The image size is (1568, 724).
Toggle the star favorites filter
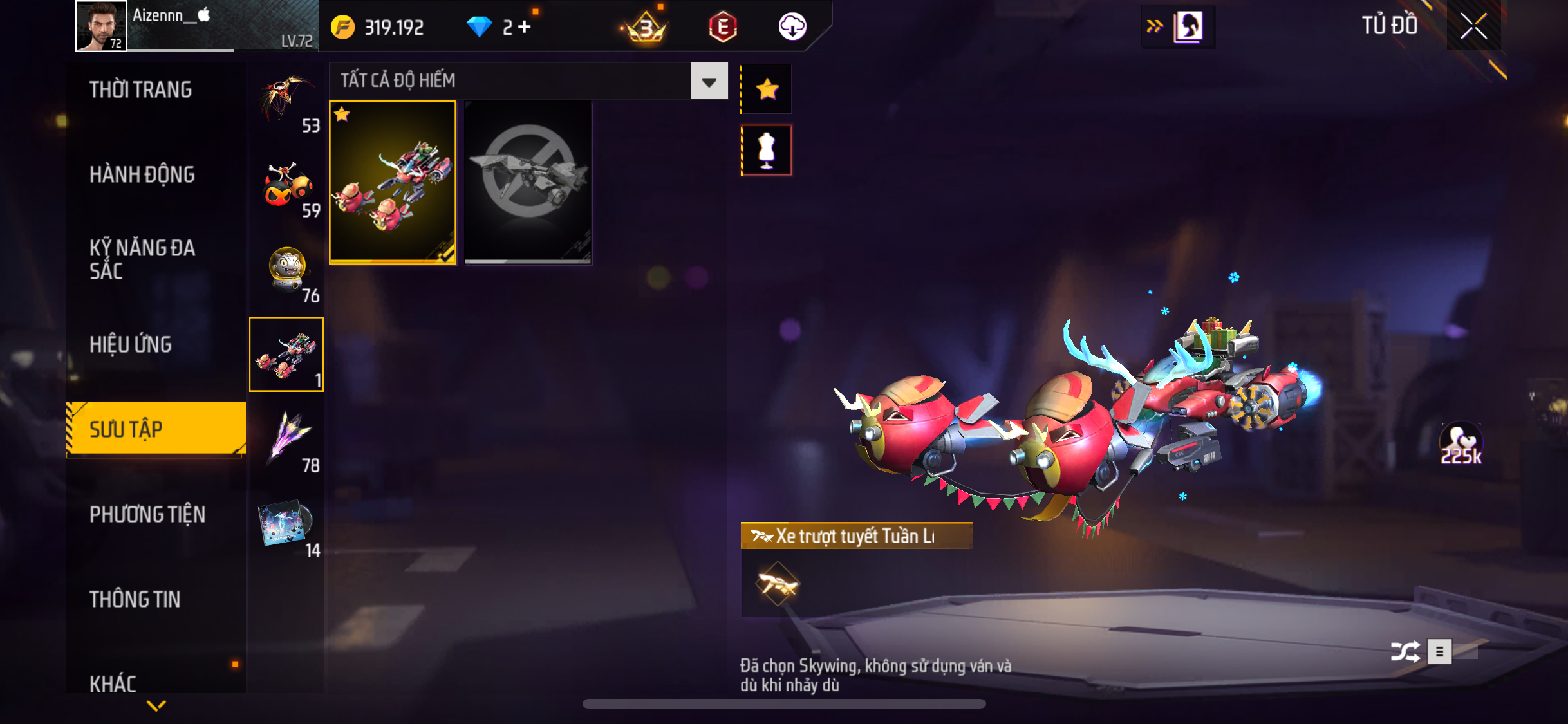767,89
